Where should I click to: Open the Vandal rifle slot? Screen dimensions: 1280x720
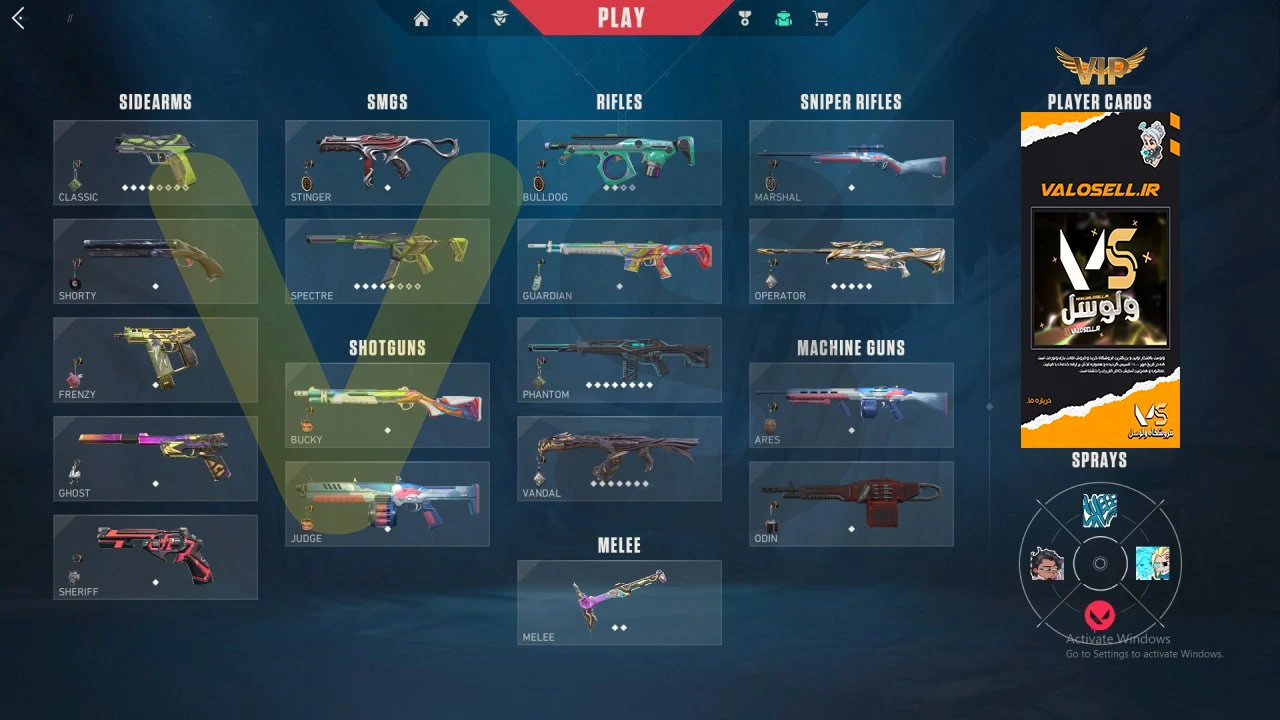coord(619,458)
